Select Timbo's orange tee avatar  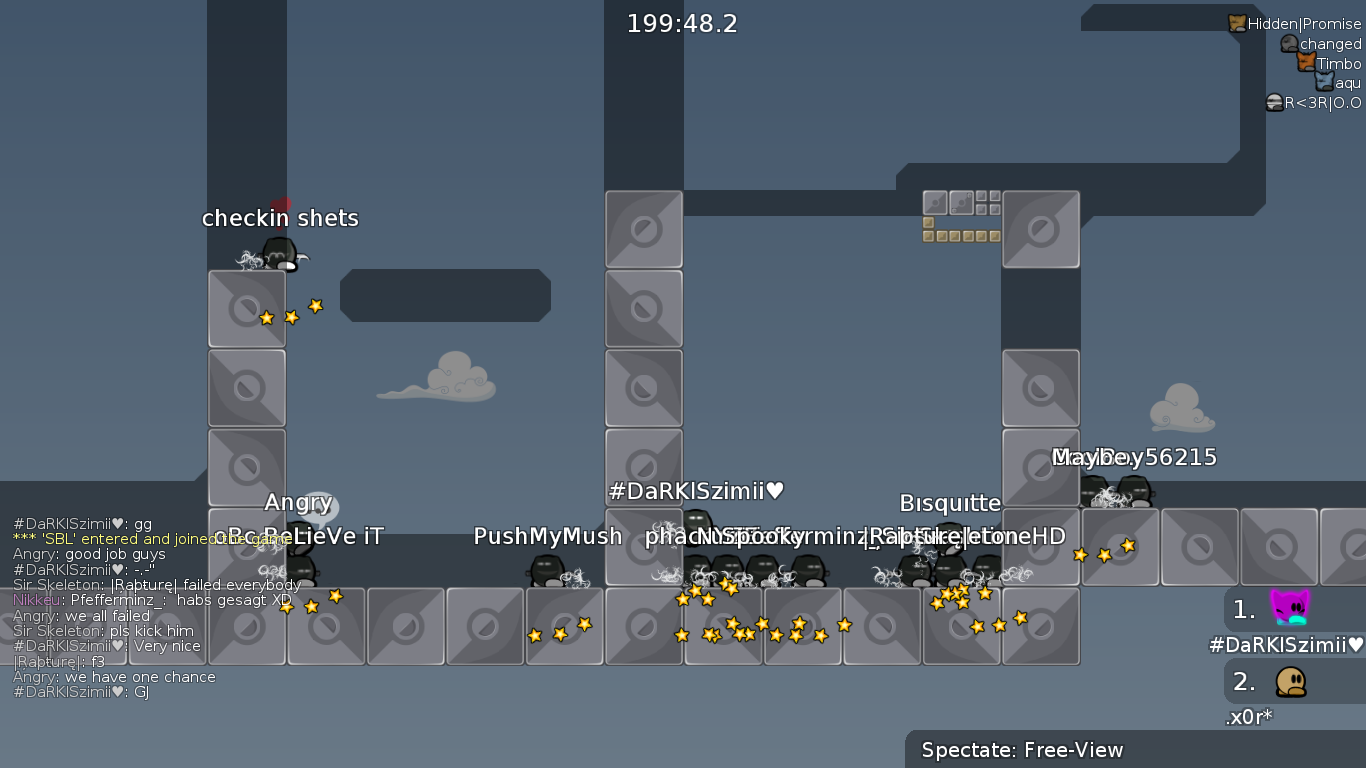[1306, 62]
